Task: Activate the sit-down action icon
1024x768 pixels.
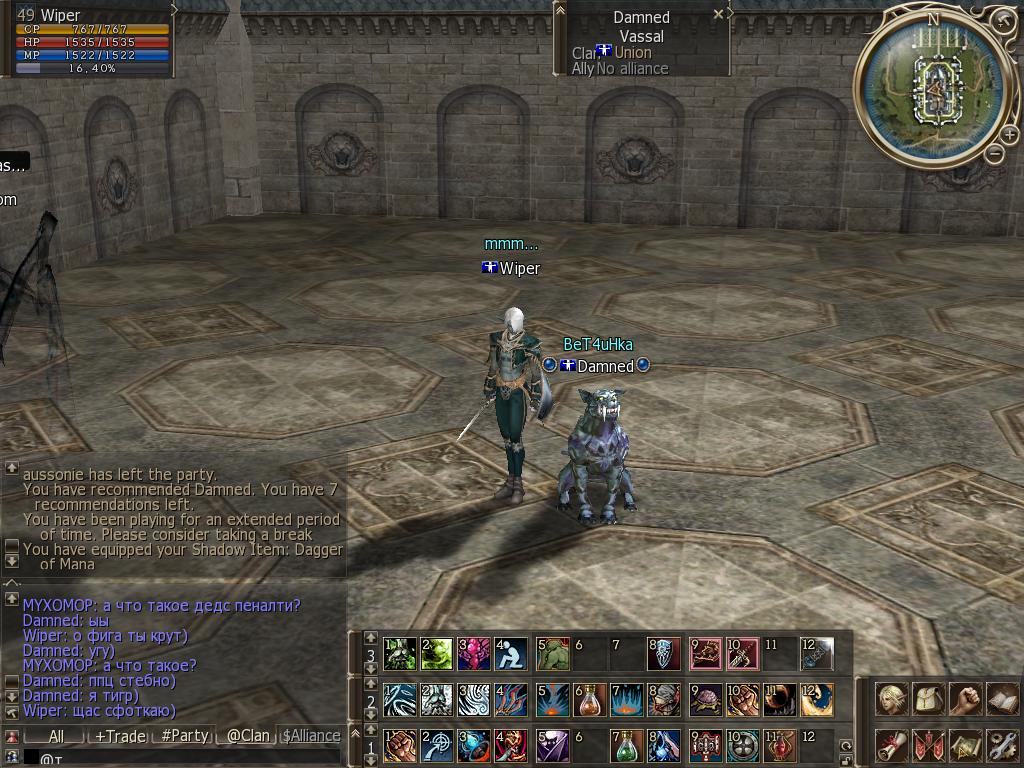Action: pos(511,654)
